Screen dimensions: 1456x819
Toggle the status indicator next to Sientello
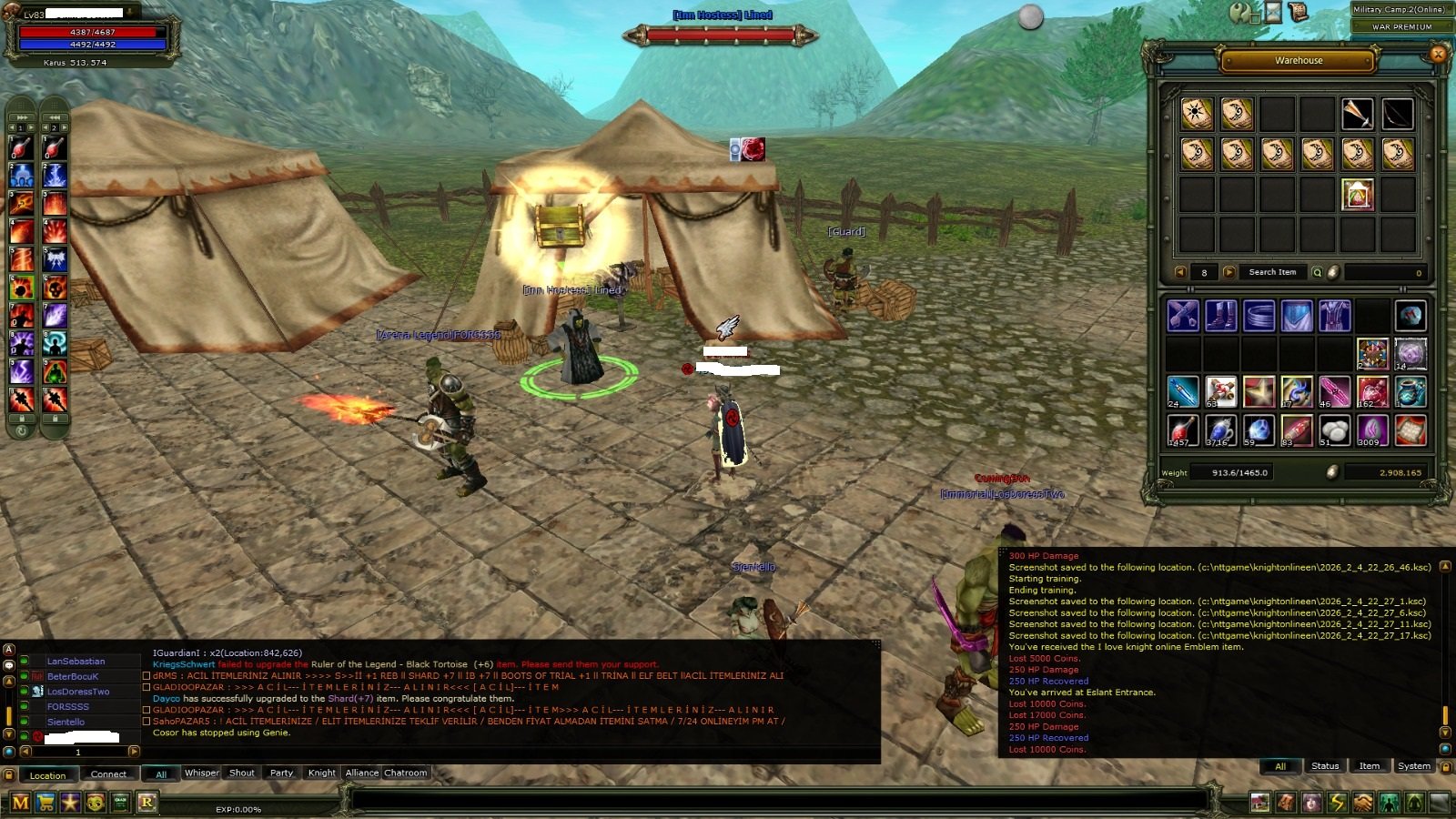tap(25, 721)
